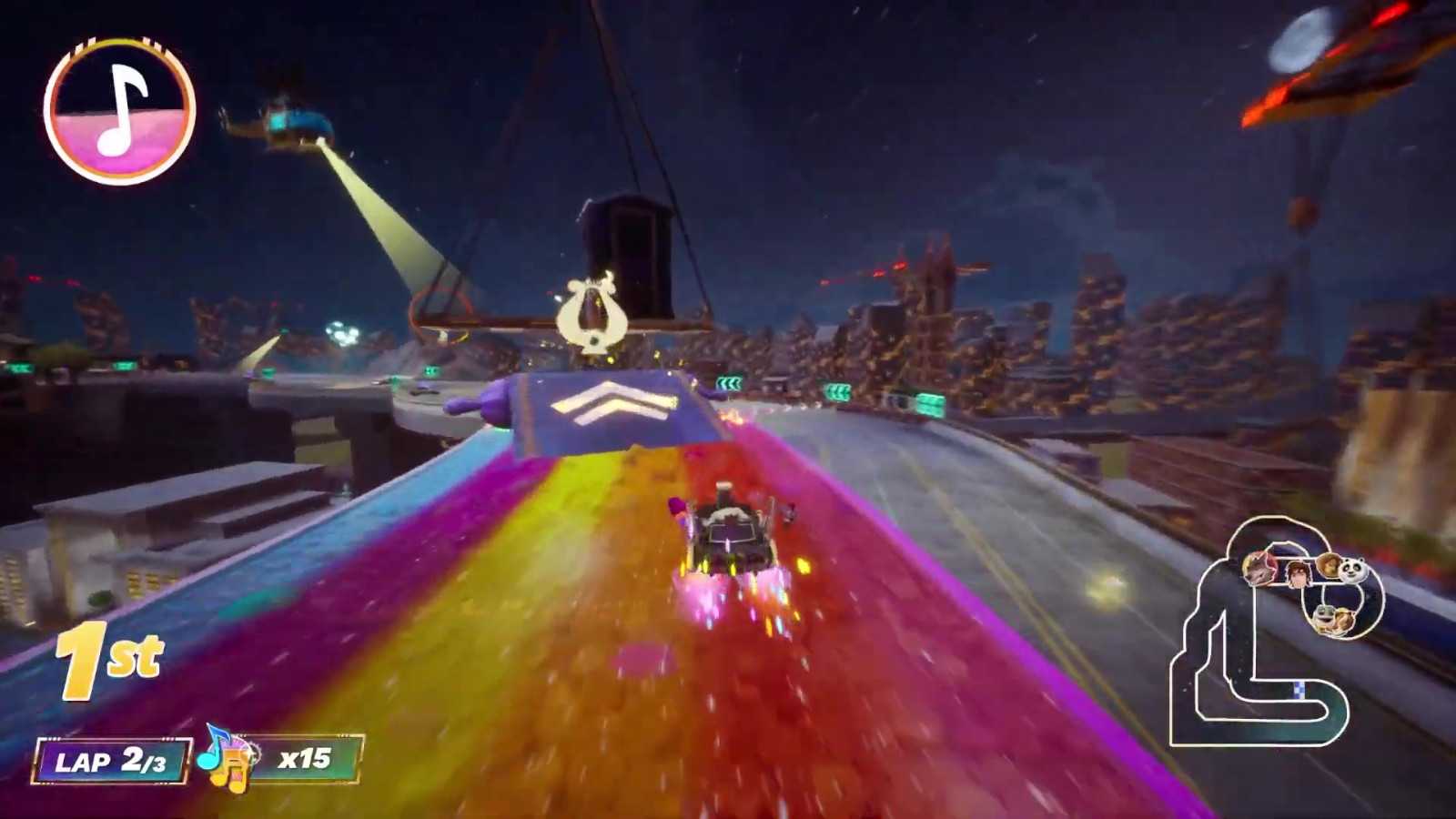Click the colorful music notes collectible icon

225,757
